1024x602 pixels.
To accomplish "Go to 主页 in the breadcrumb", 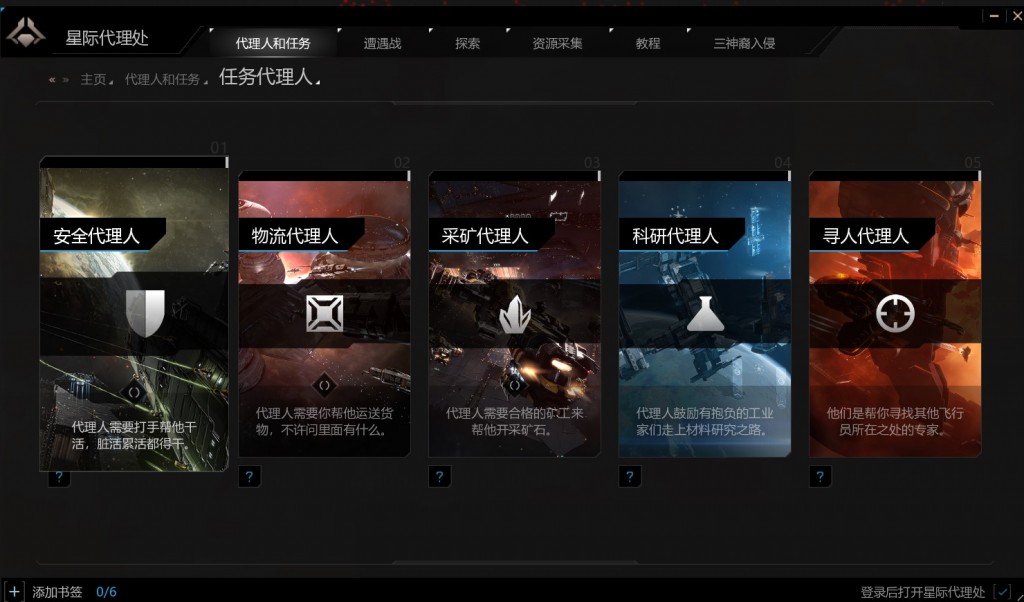I will [x=93, y=79].
